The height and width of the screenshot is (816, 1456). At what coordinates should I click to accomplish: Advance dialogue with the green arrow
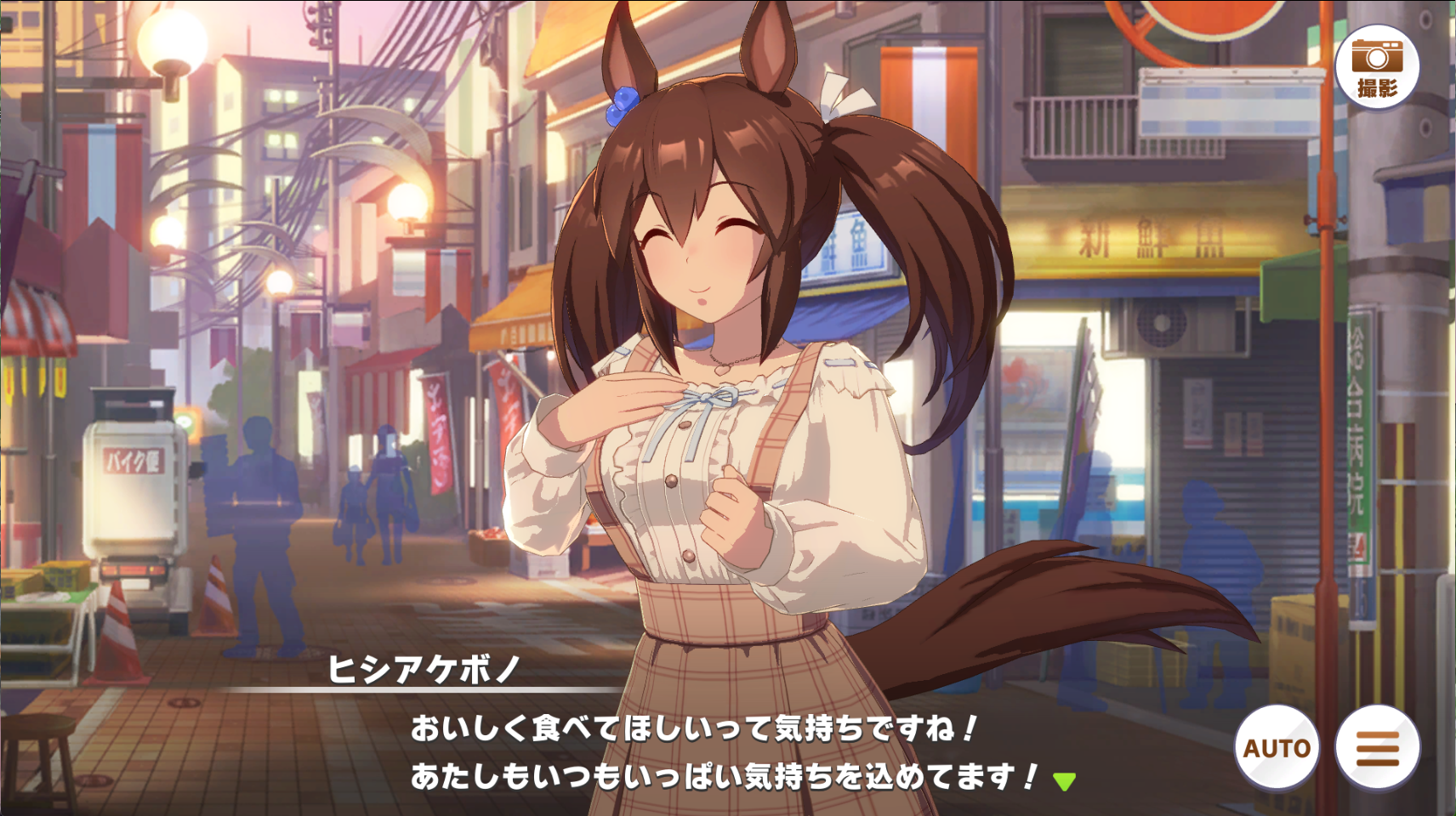(1064, 780)
